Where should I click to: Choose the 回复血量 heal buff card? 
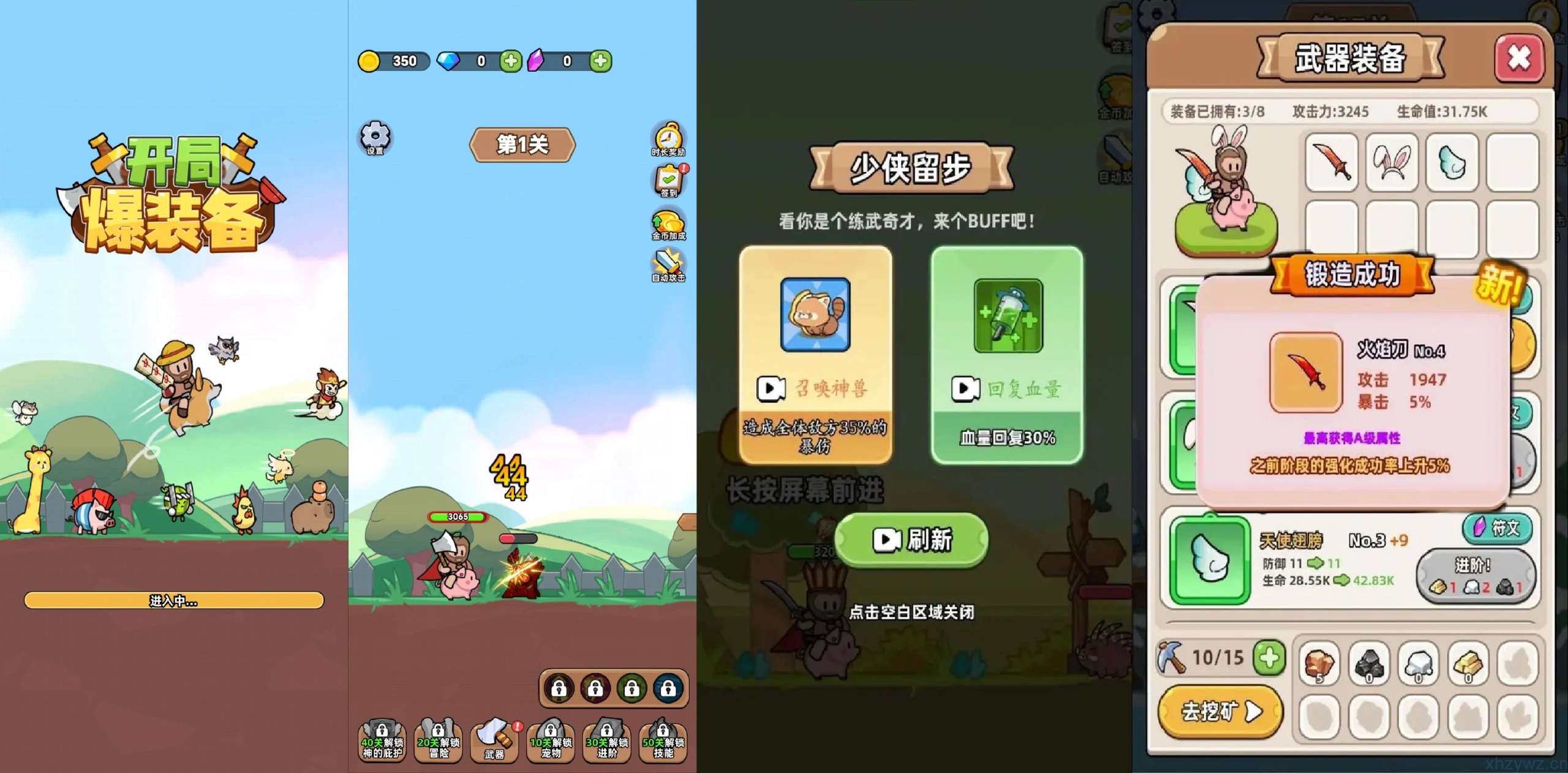click(1006, 349)
